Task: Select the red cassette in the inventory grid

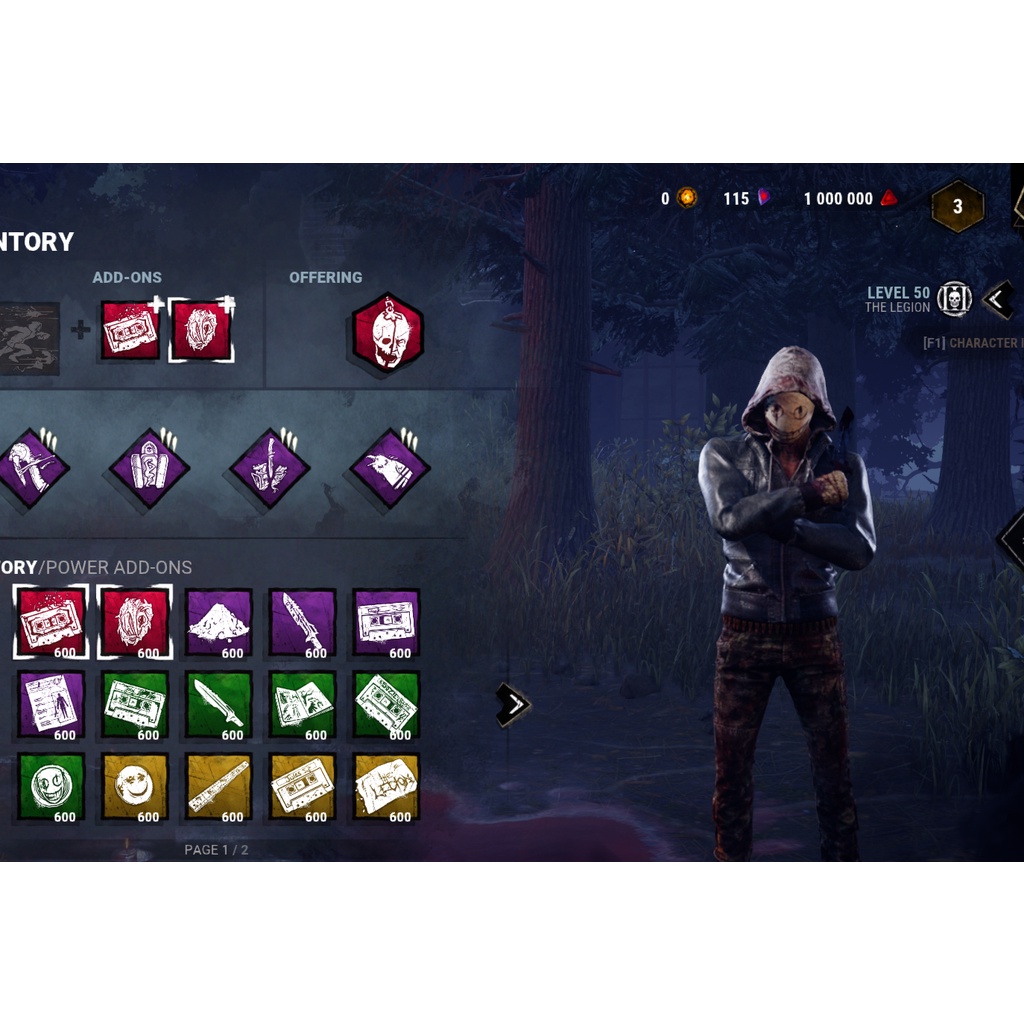Action: (x=51, y=622)
